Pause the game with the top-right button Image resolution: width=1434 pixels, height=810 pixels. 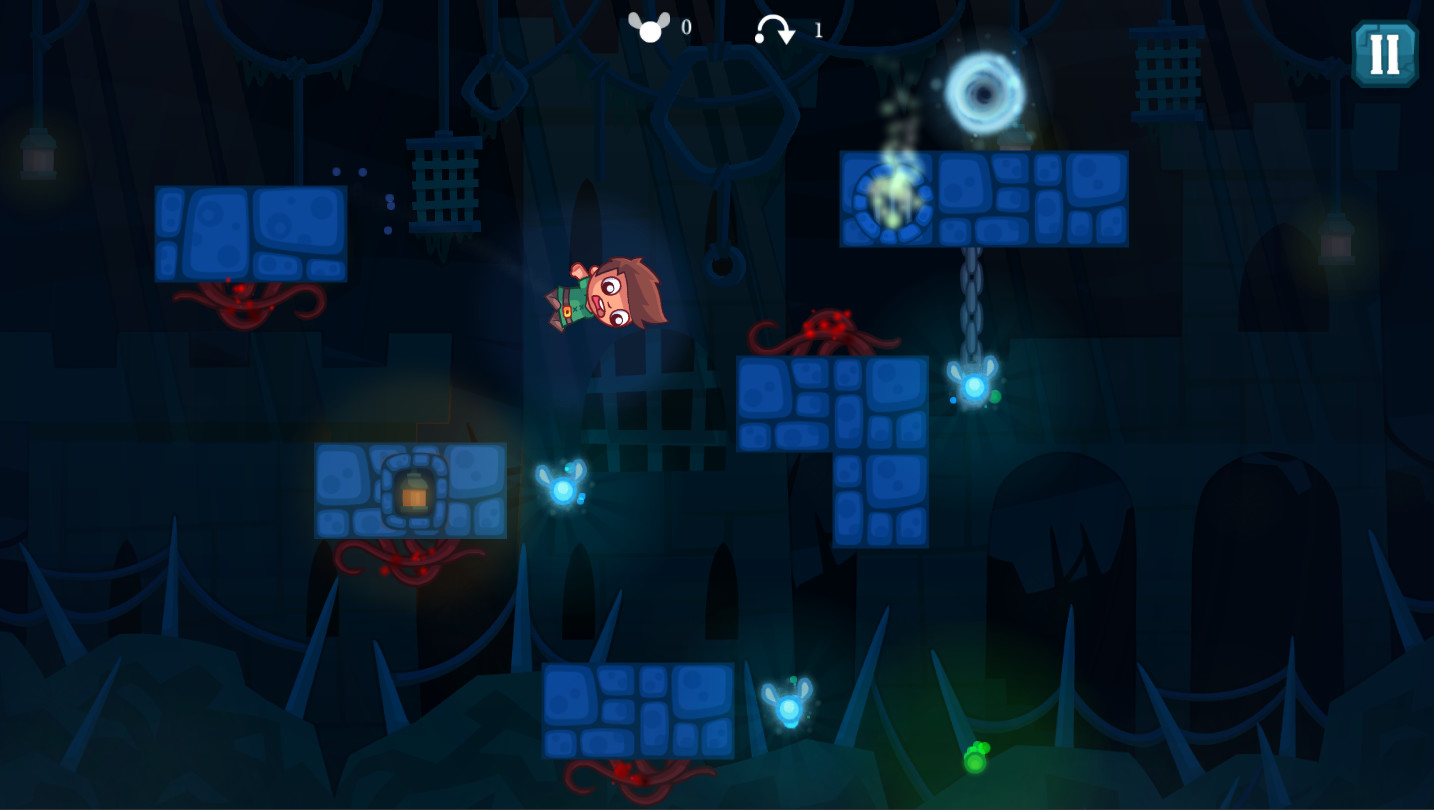point(1384,54)
